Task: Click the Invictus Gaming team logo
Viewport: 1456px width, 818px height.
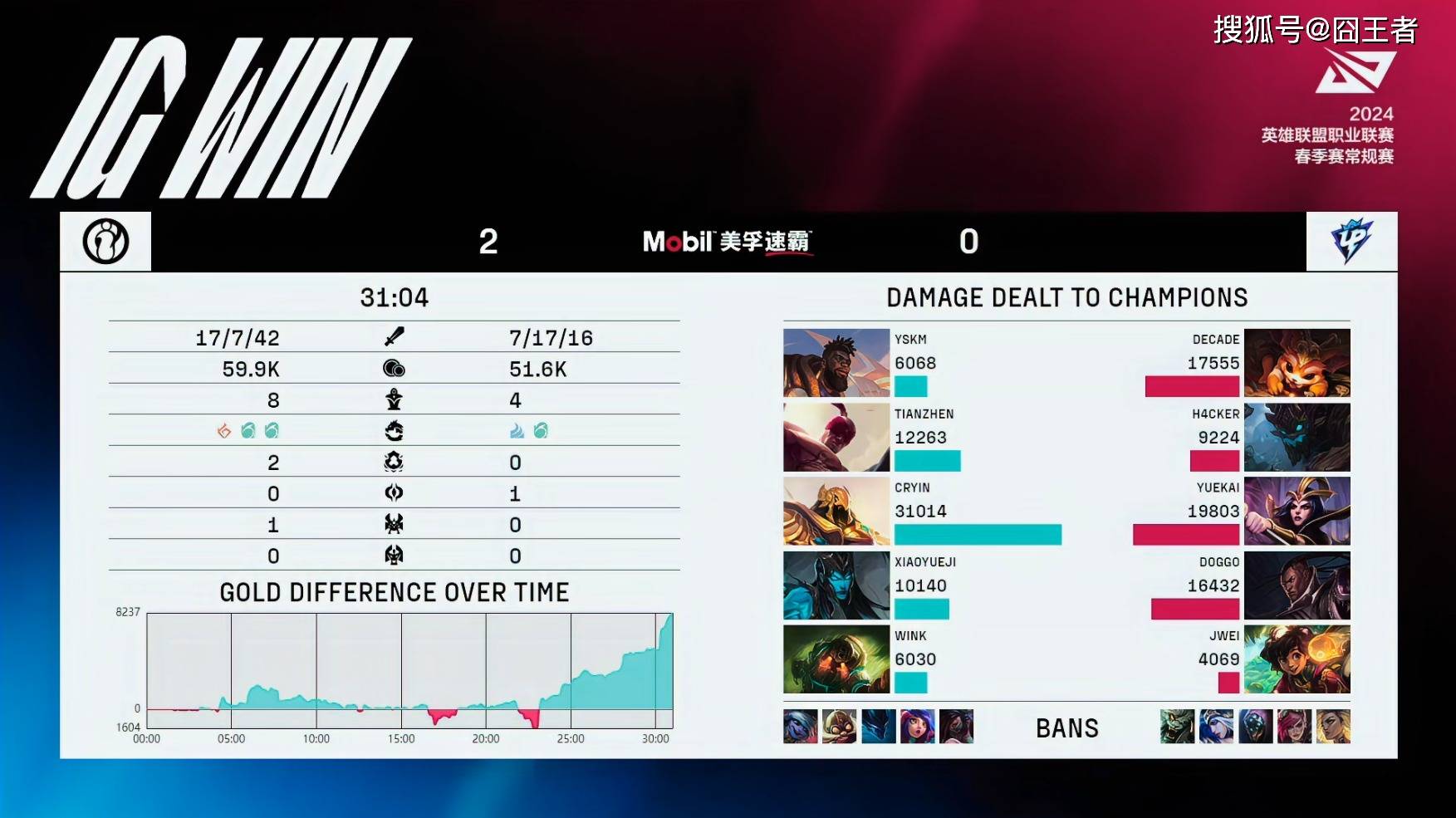Action: pos(105,242)
